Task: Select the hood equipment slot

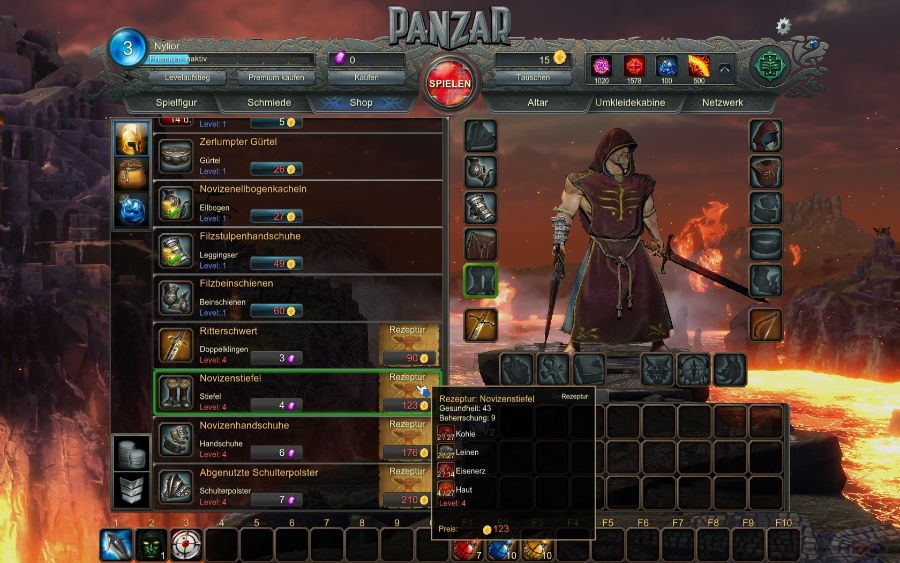Action: click(x=765, y=136)
